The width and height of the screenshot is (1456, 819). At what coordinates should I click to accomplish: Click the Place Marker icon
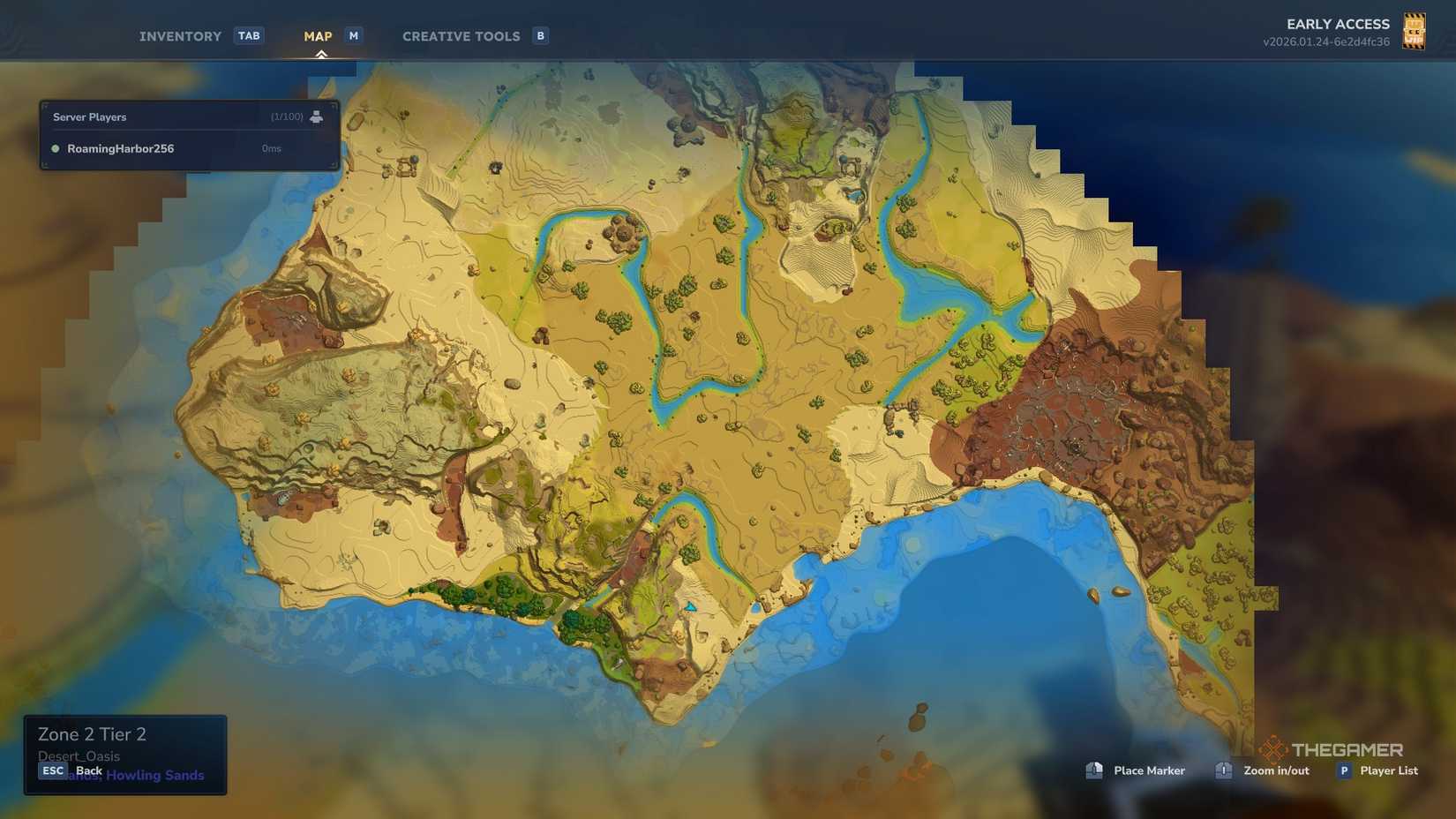tap(1094, 770)
